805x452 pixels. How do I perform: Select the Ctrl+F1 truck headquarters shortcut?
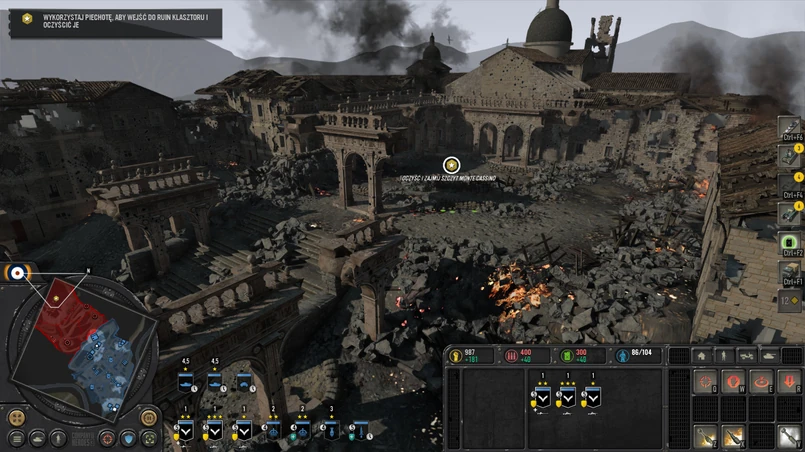pyautogui.click(x=790, y=271)
